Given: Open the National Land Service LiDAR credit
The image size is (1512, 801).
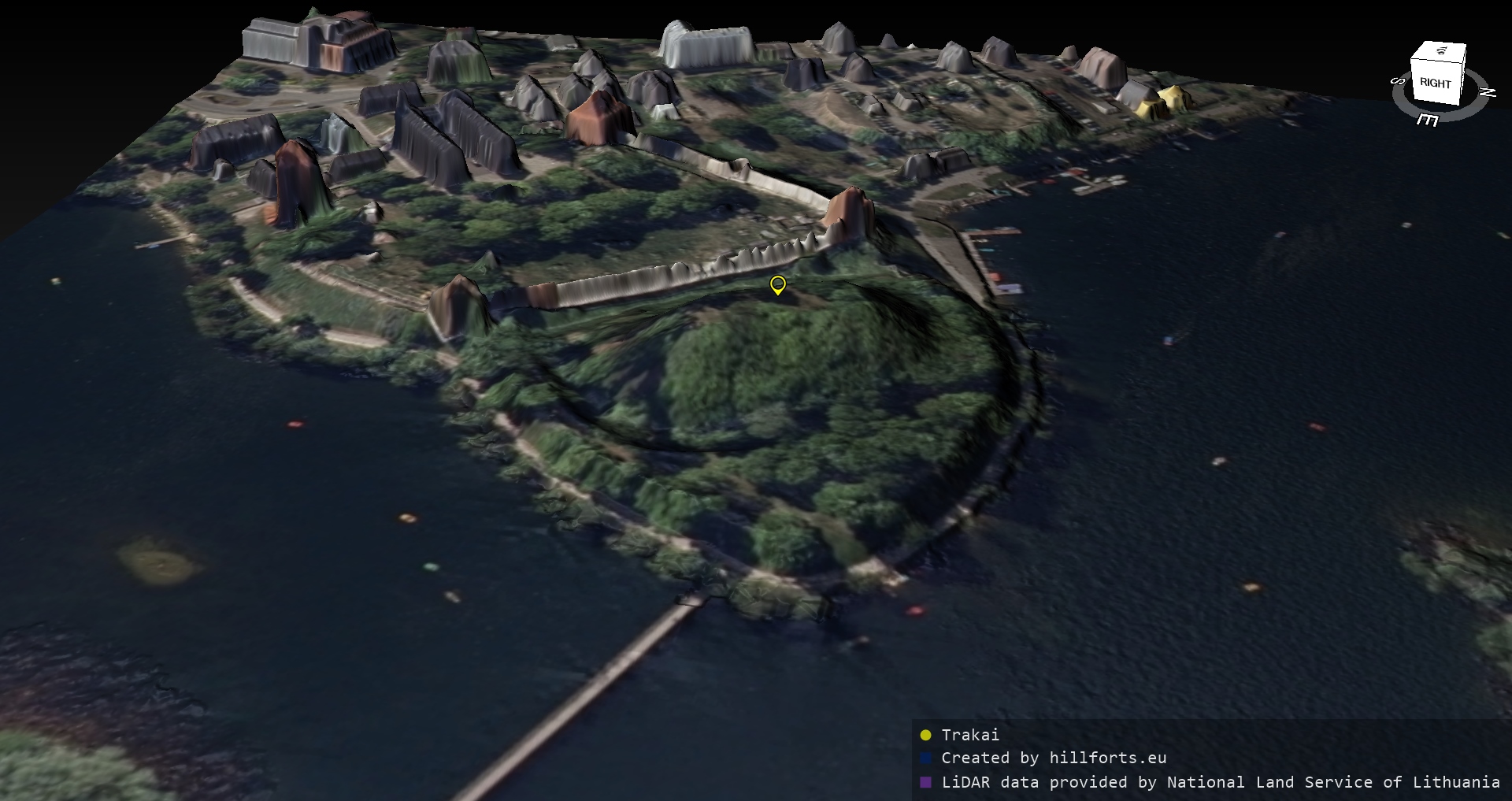Looking at the screenshot, I should [1220, 782].
